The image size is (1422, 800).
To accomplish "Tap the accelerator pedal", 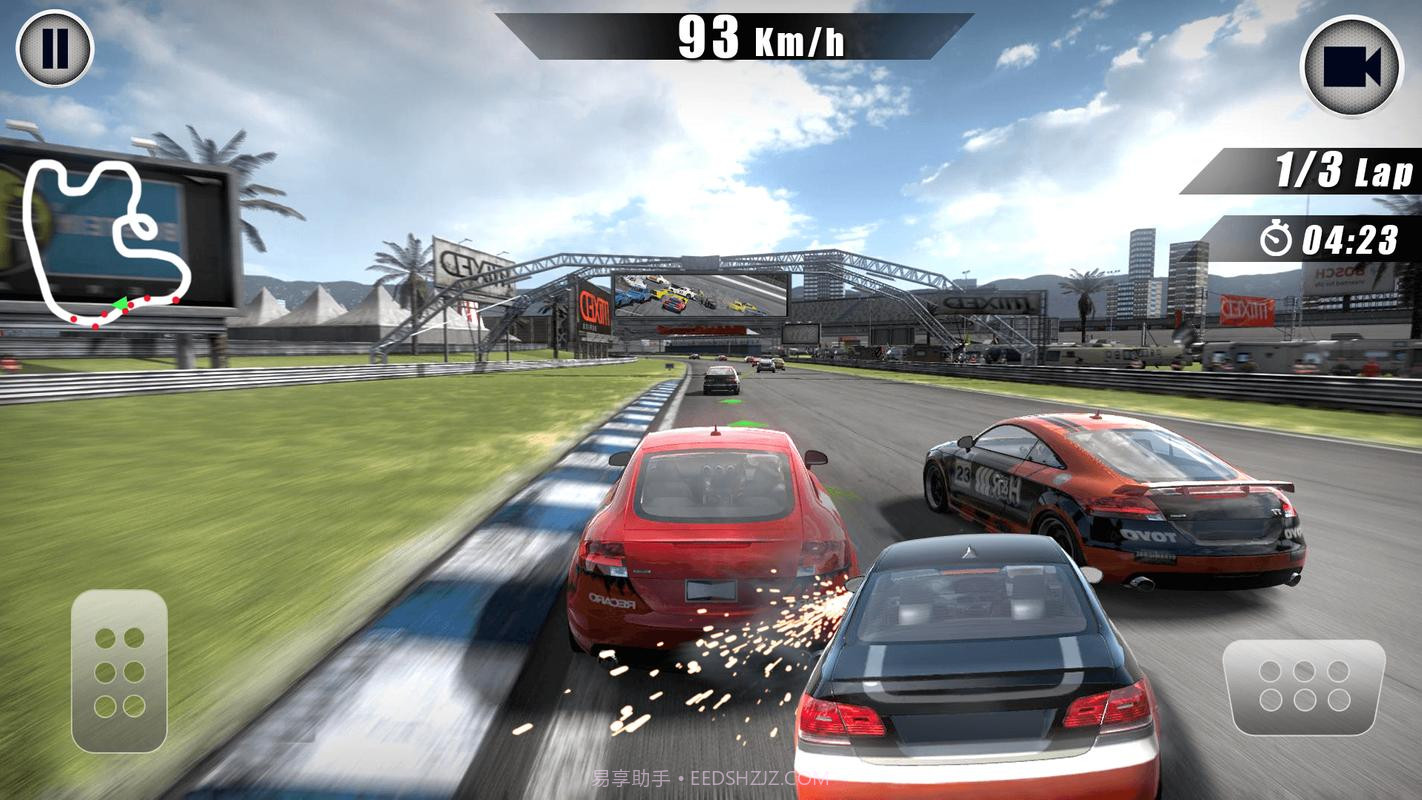I will click(x=1304, y=685).
